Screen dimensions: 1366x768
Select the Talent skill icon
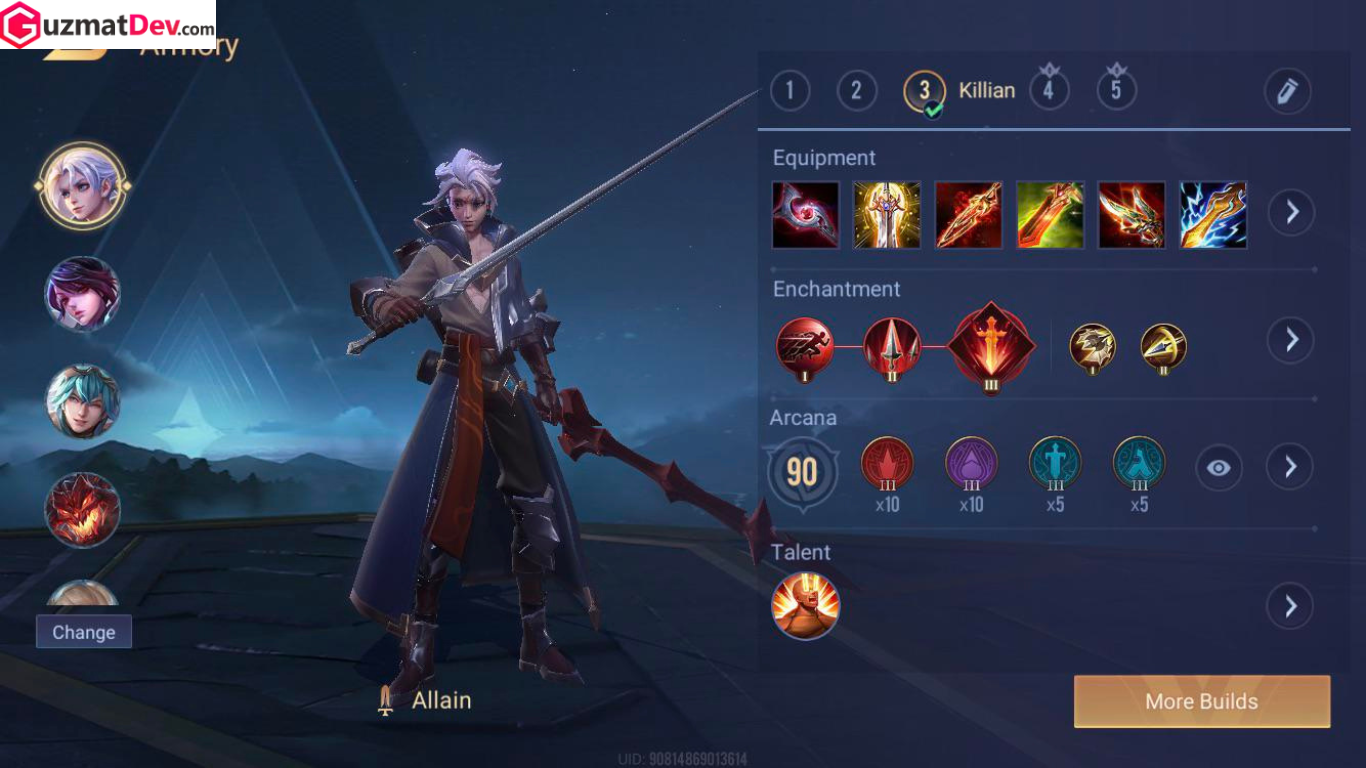click(805, 606)
